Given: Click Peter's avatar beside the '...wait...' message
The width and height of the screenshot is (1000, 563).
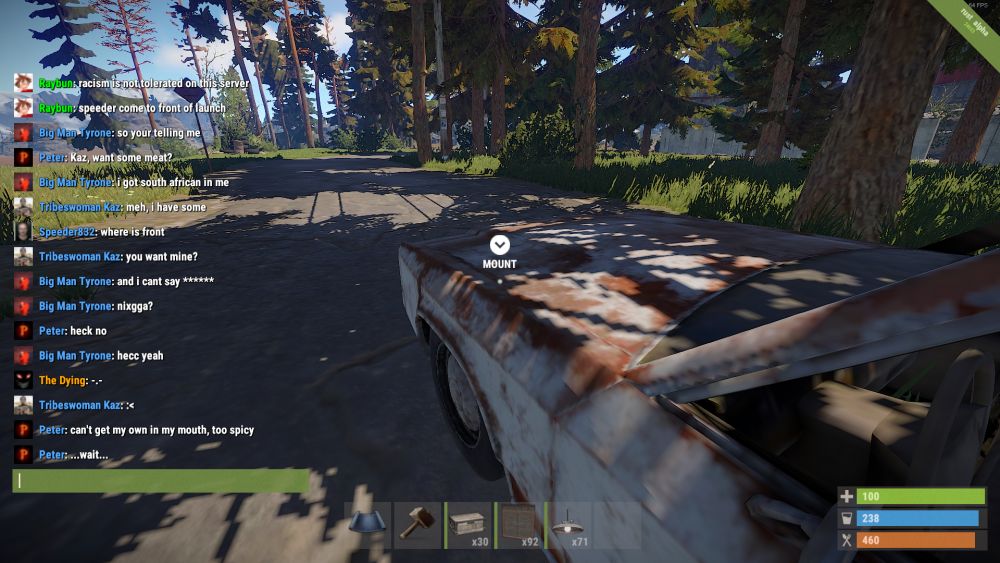Looking at the screenshot, I should (23, 455).
